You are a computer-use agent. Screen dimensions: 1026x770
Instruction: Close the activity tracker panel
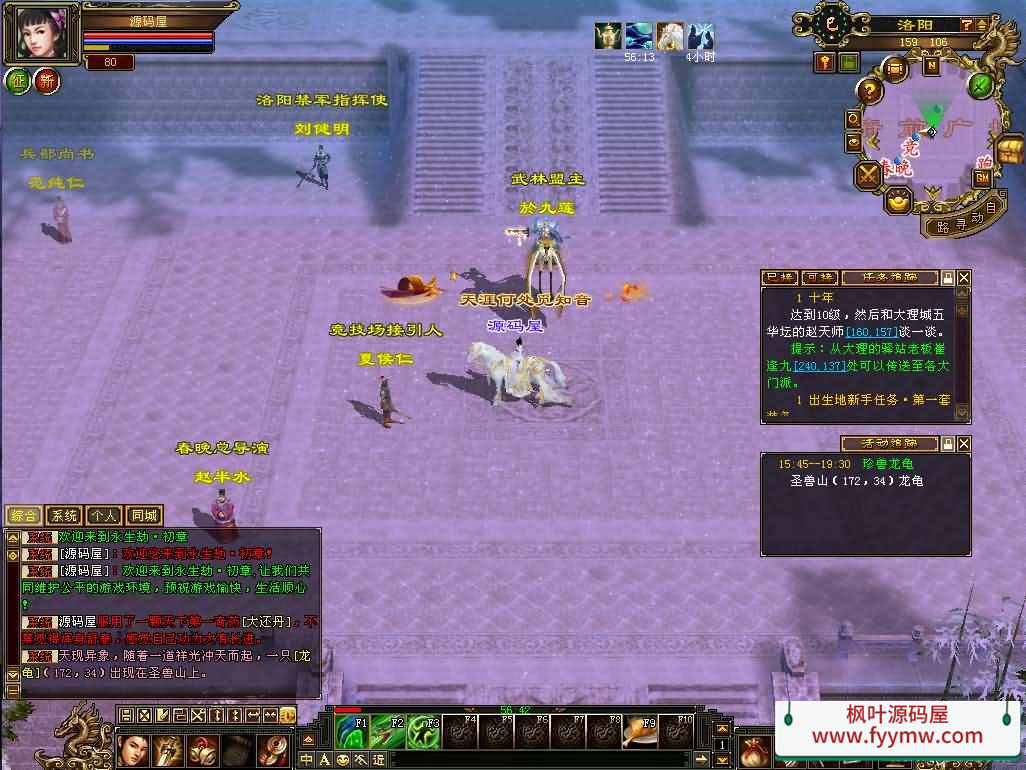(x=964, y=443)
